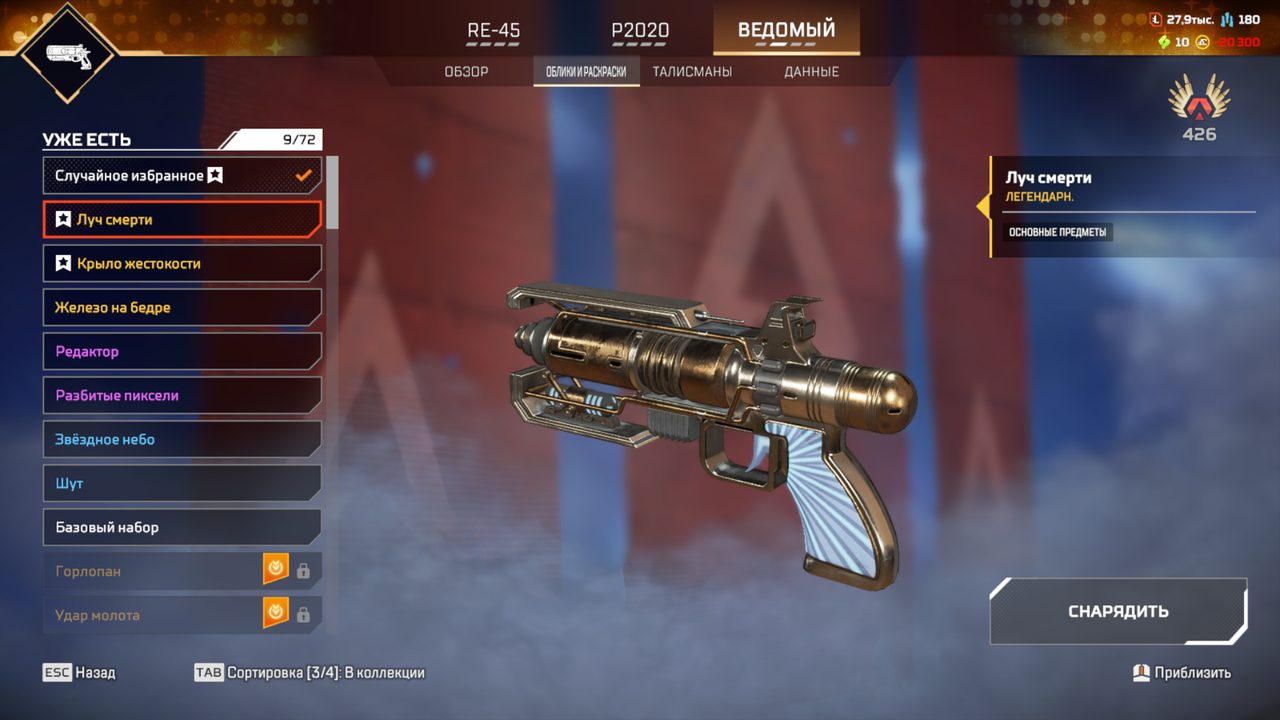Select the Случайное избранное skin entry
The width and height of the screenshot is (1280, 720).
click(182, 175)
